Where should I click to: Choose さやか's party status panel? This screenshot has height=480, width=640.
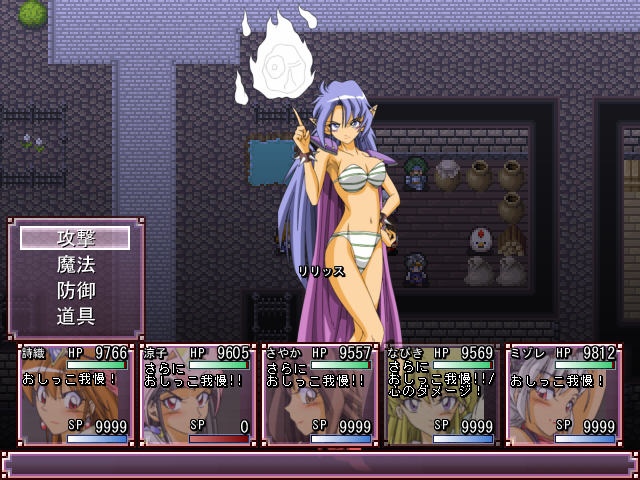319,395
